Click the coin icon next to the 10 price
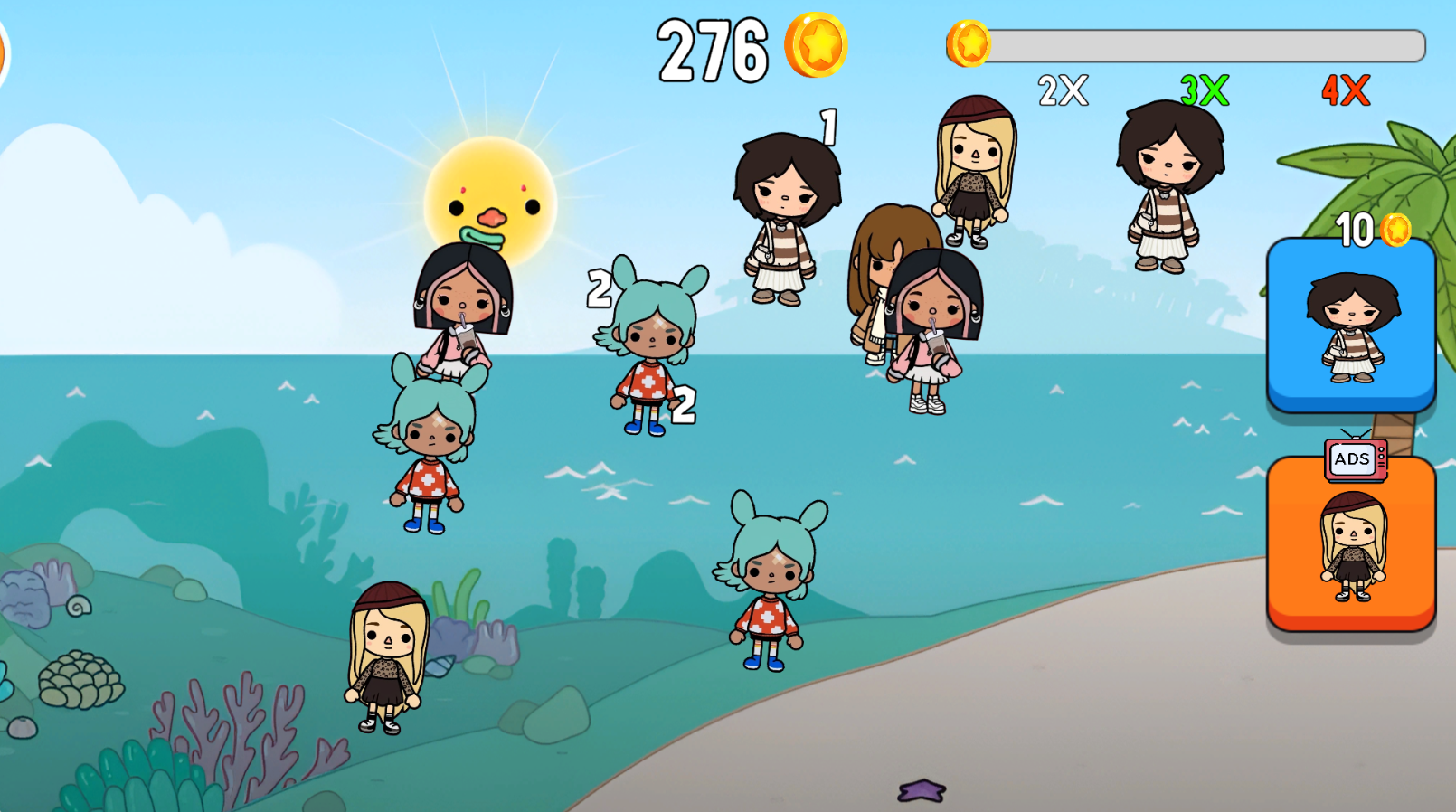The height and width of the screenshot is (812, 1456). click(x=1397, y=229)
